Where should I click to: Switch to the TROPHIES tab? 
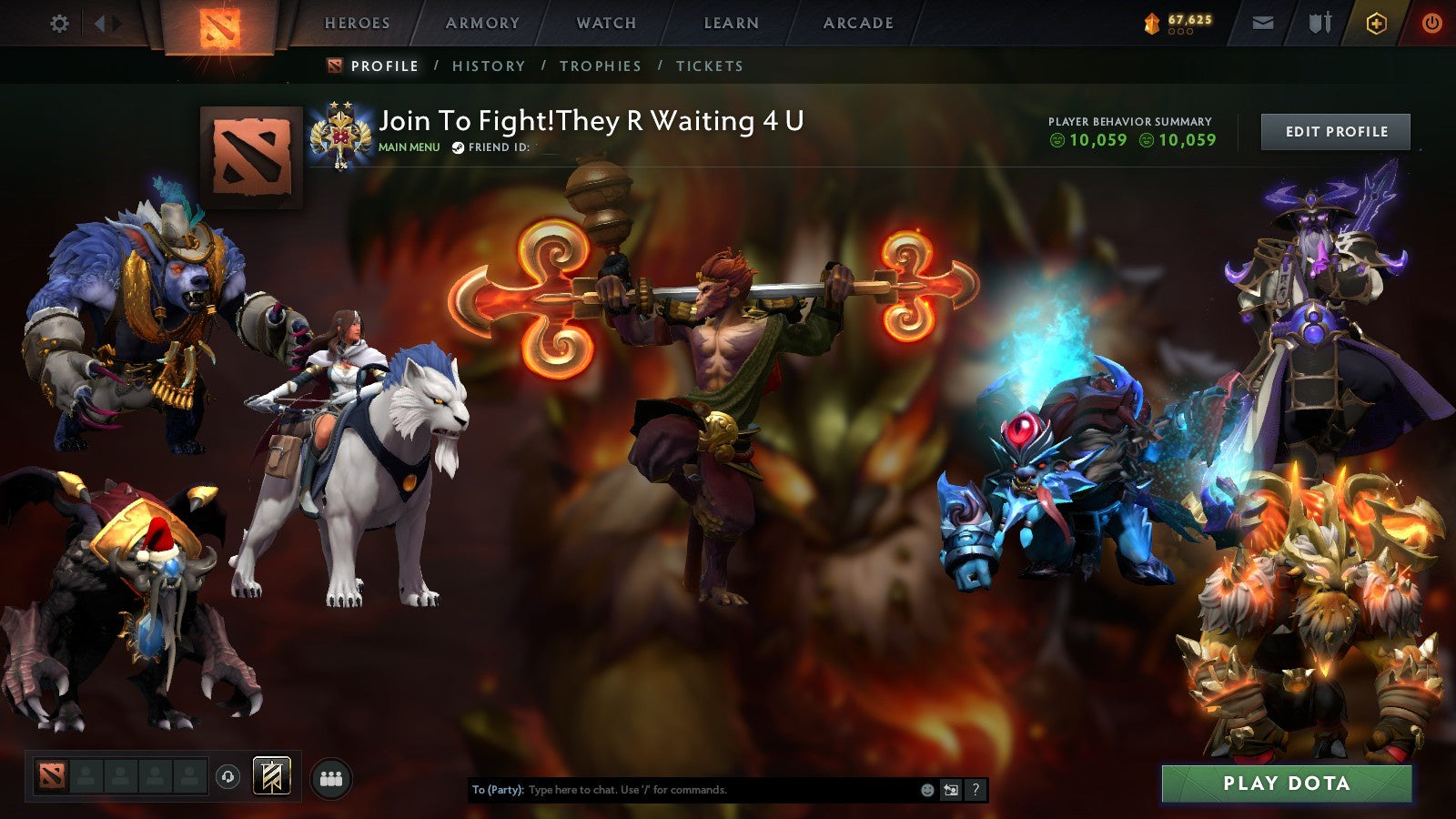point(602,66)
